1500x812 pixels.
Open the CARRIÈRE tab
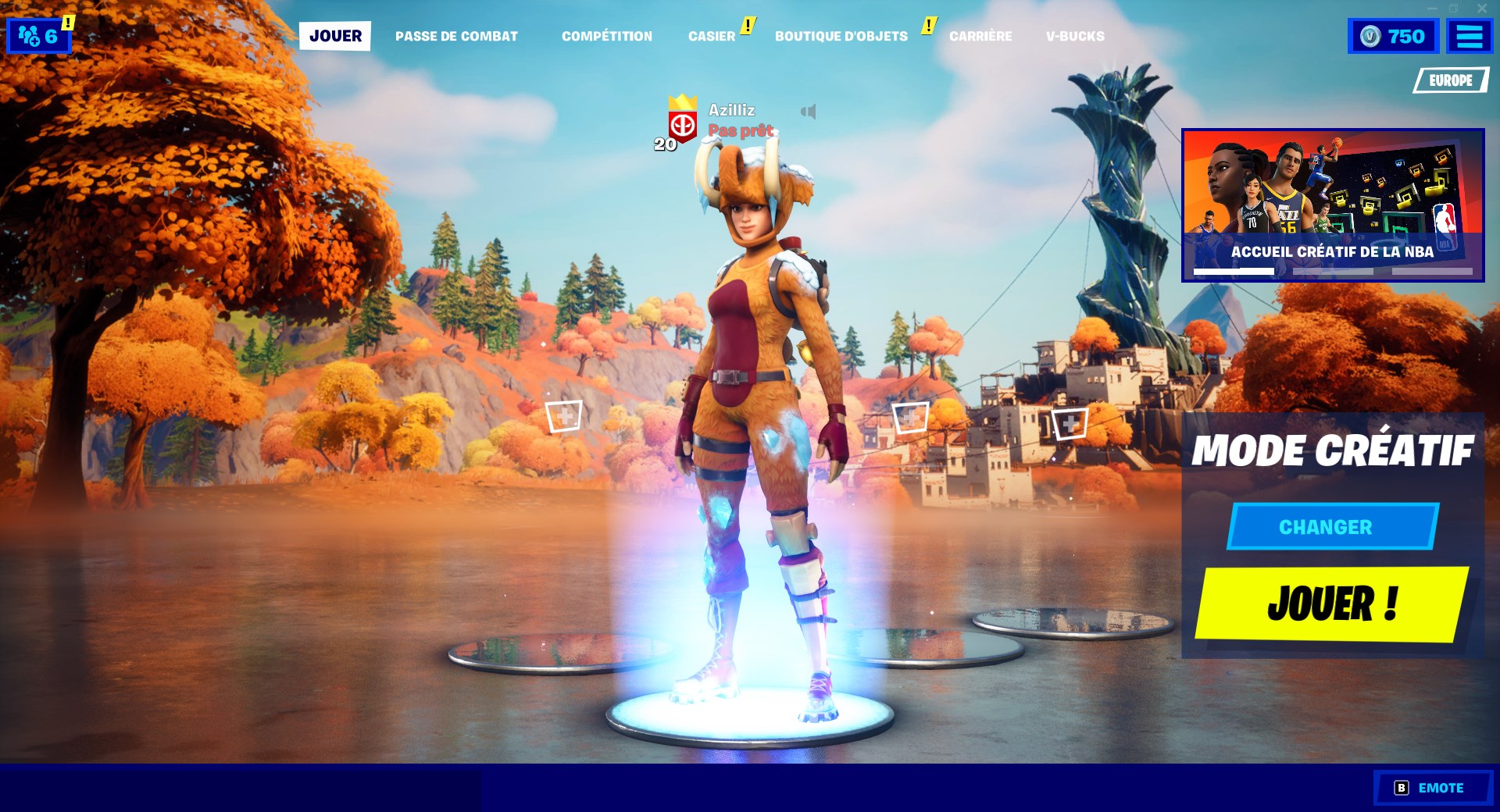(980, 35)
